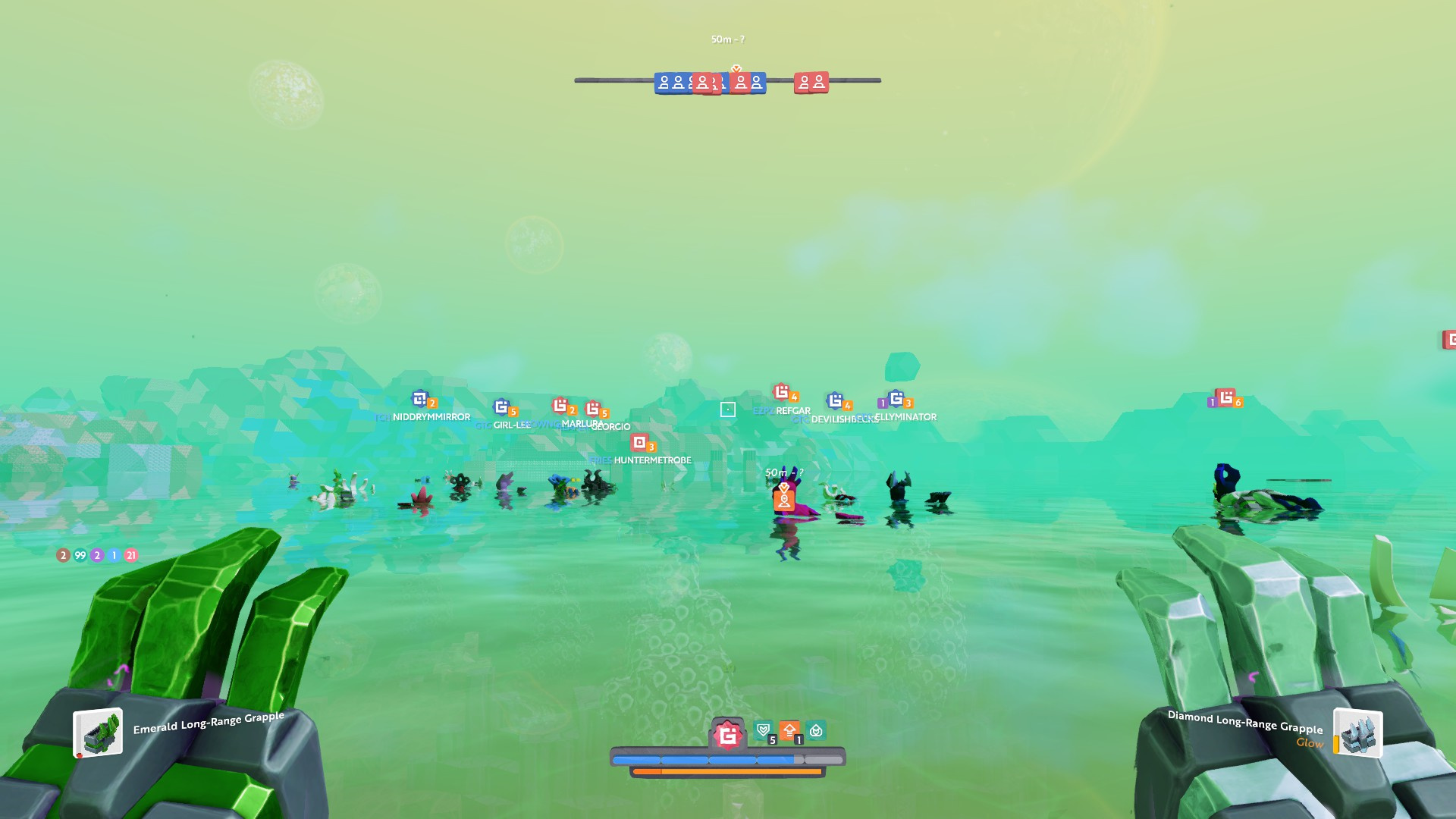This screenshot has height=819, width=1456.
Task: Click the teal shield buff icon
Action: pyautogui.click(x=764, y=730)
